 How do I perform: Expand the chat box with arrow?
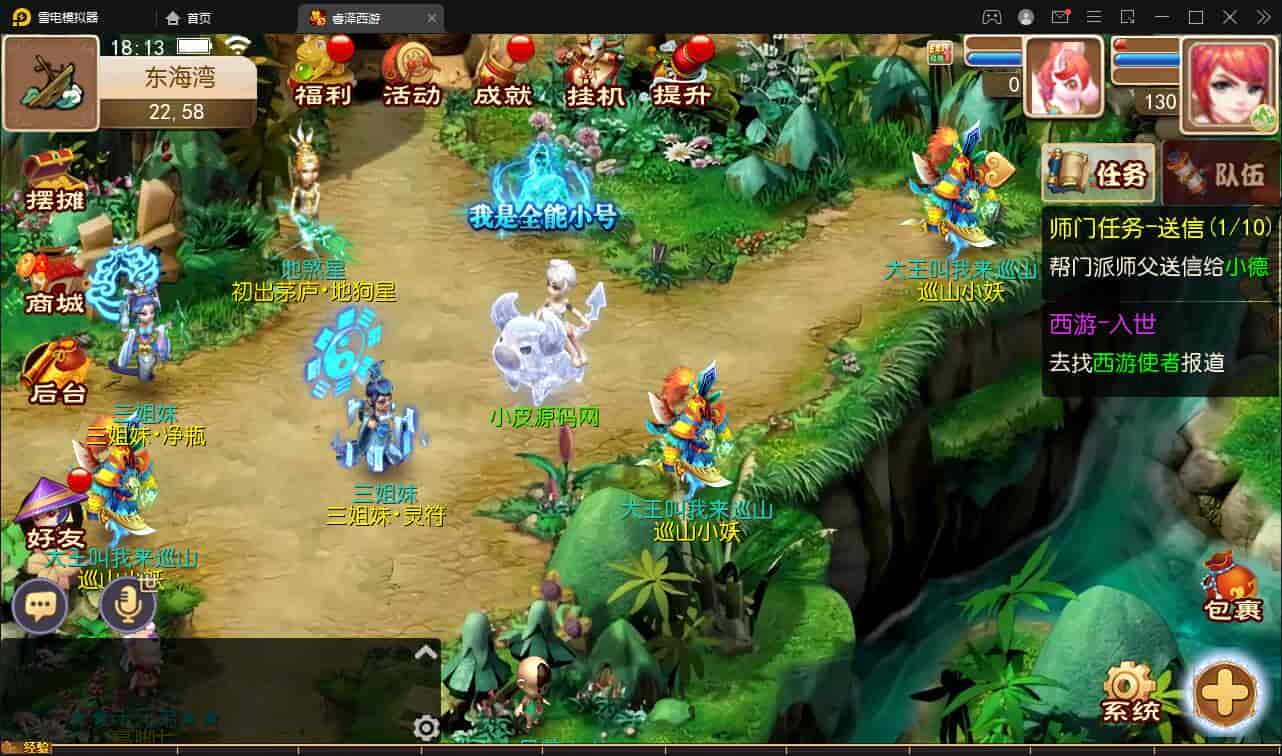coord(426,653)
